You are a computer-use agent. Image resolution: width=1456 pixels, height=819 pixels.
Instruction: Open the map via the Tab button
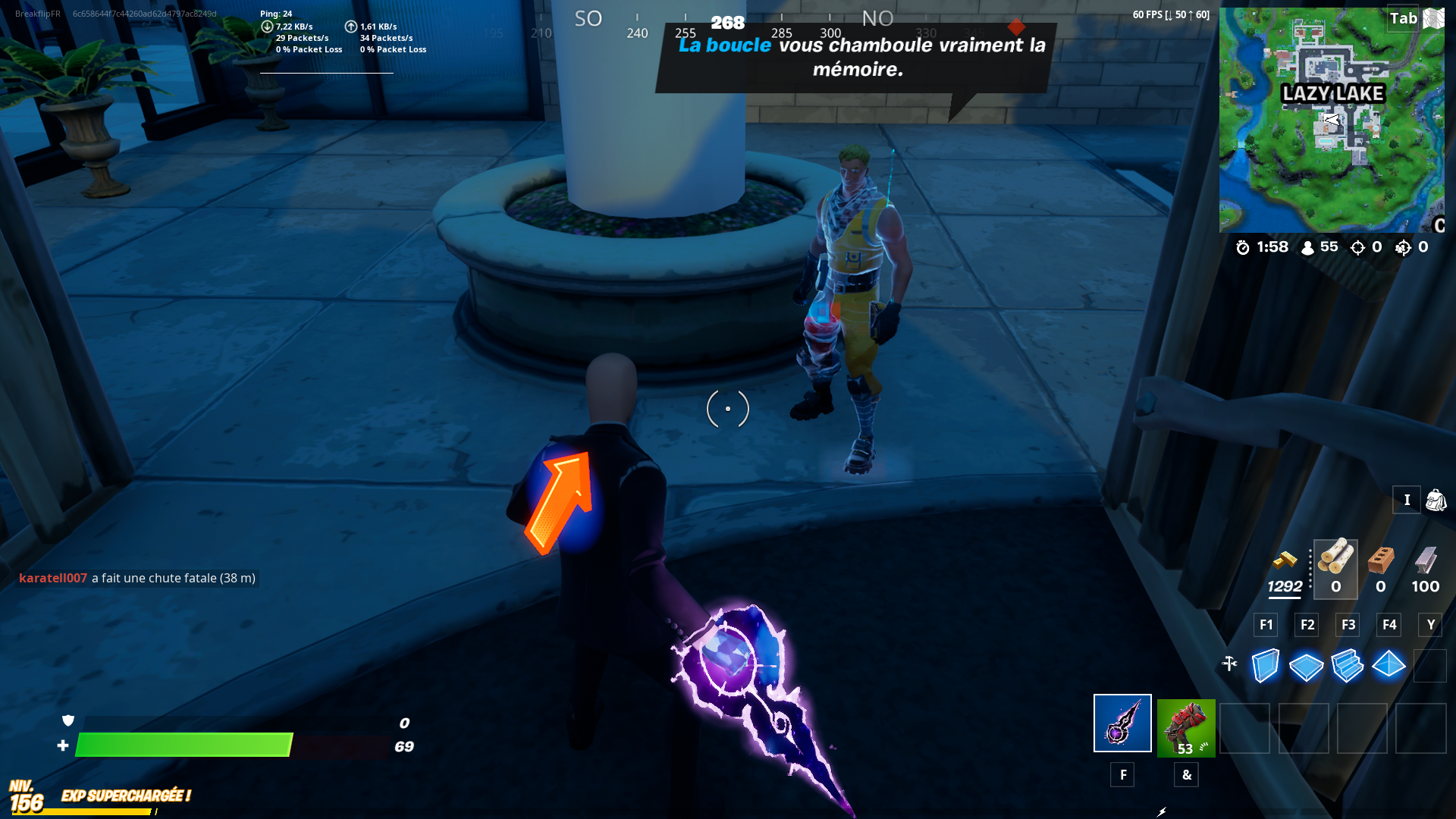tap(1404, 18)
